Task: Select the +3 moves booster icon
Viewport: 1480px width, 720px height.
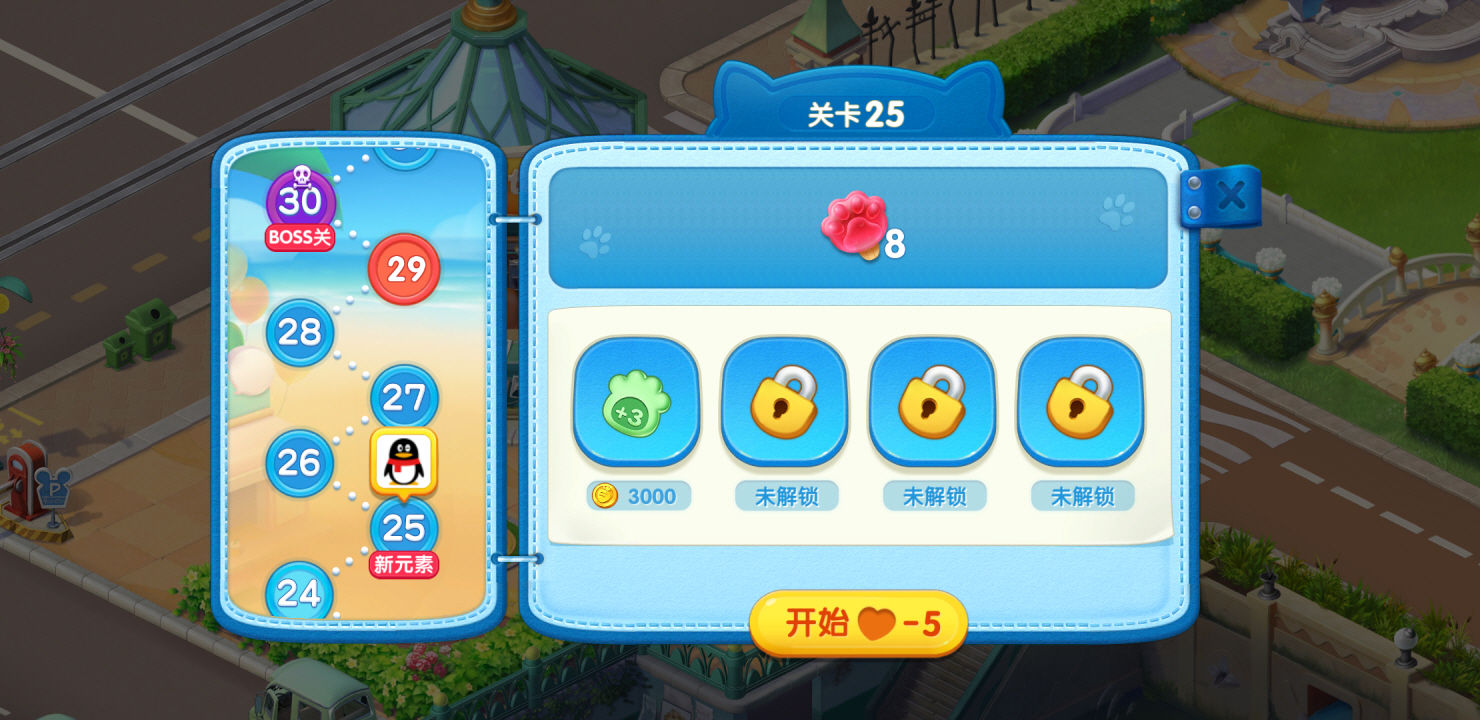Action: coord(636,403)
